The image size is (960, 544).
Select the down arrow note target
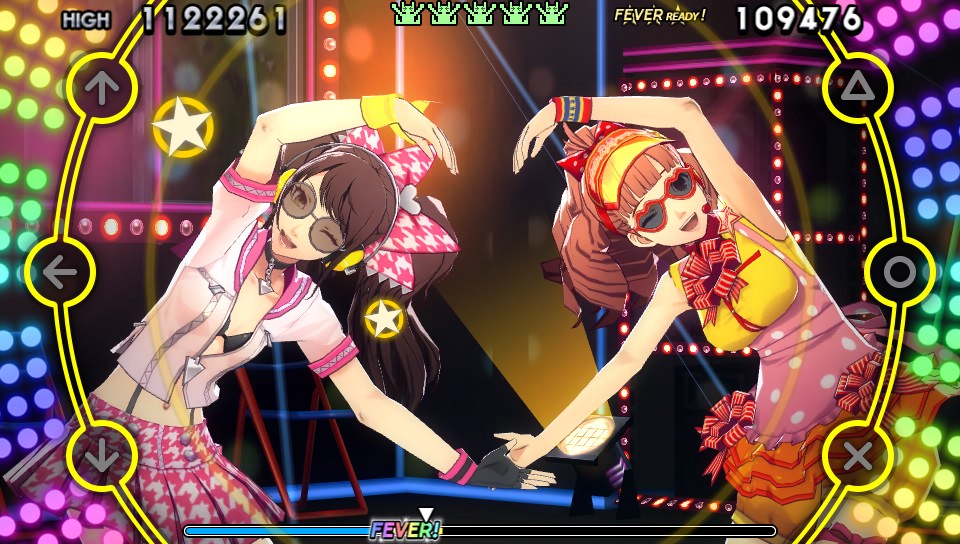101,455
